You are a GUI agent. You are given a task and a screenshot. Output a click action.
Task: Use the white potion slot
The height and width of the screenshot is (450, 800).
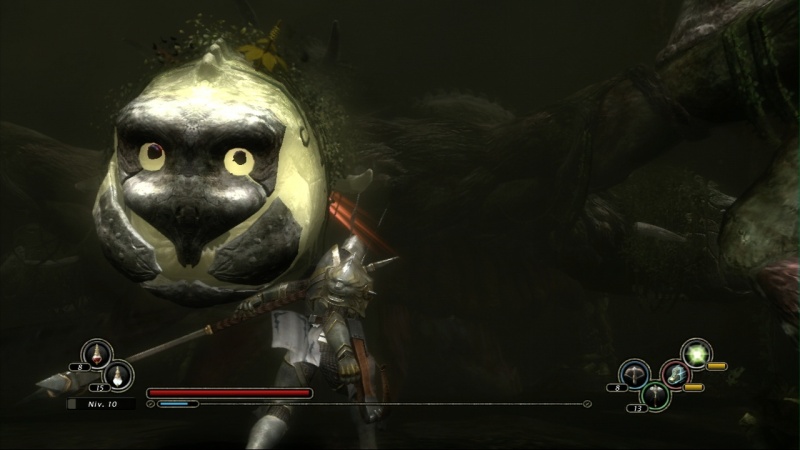(x=119, y=374)
